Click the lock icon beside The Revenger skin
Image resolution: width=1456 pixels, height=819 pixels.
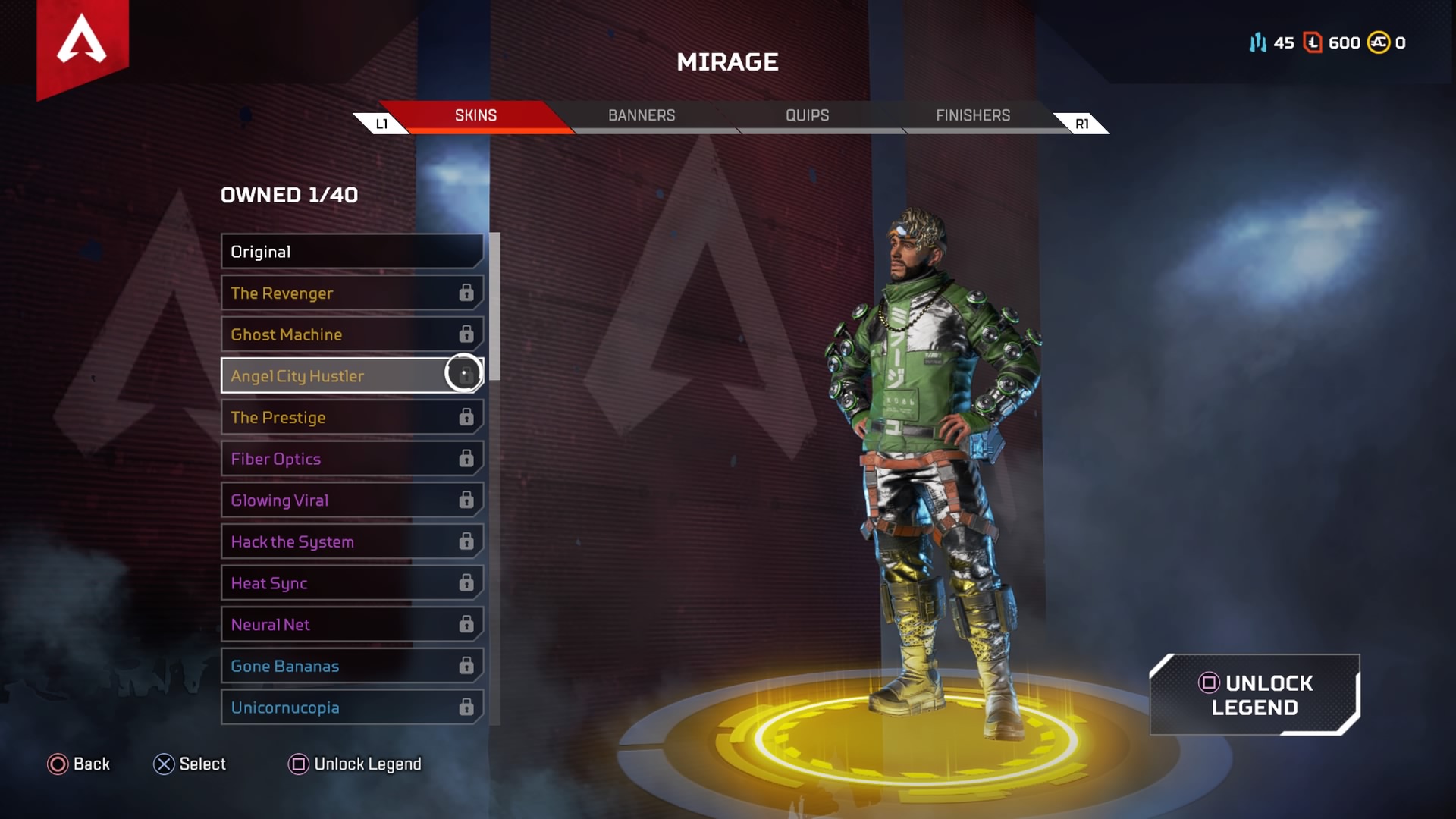[x=466, y=293]
